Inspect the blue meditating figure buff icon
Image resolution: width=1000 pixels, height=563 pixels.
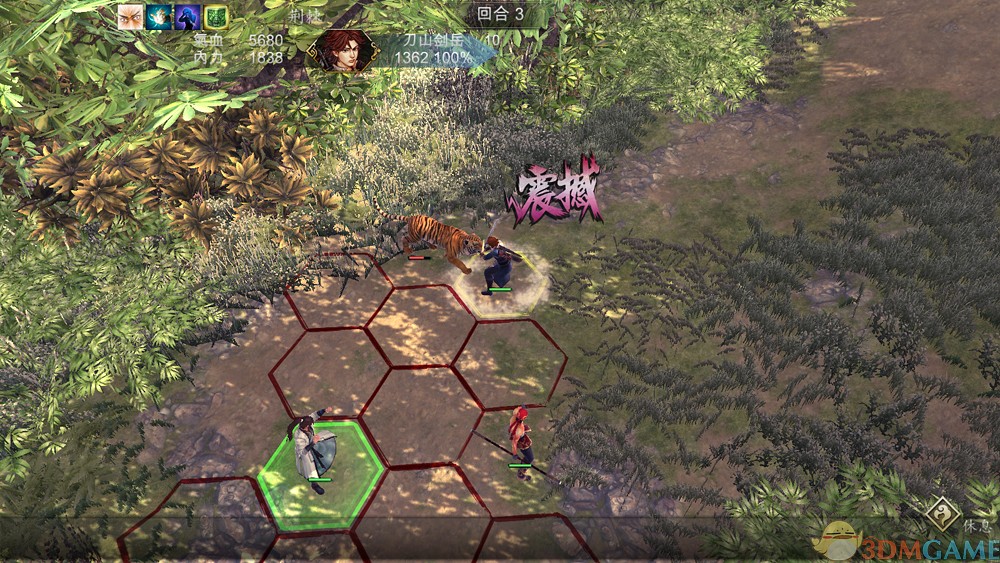(x=187, y=16)
